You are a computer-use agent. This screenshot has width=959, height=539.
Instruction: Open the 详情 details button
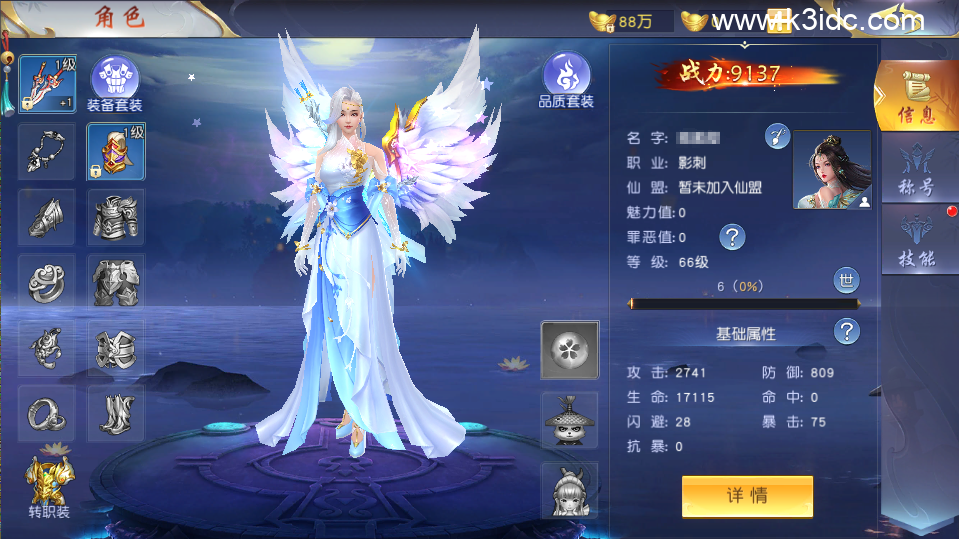point(747,496)
